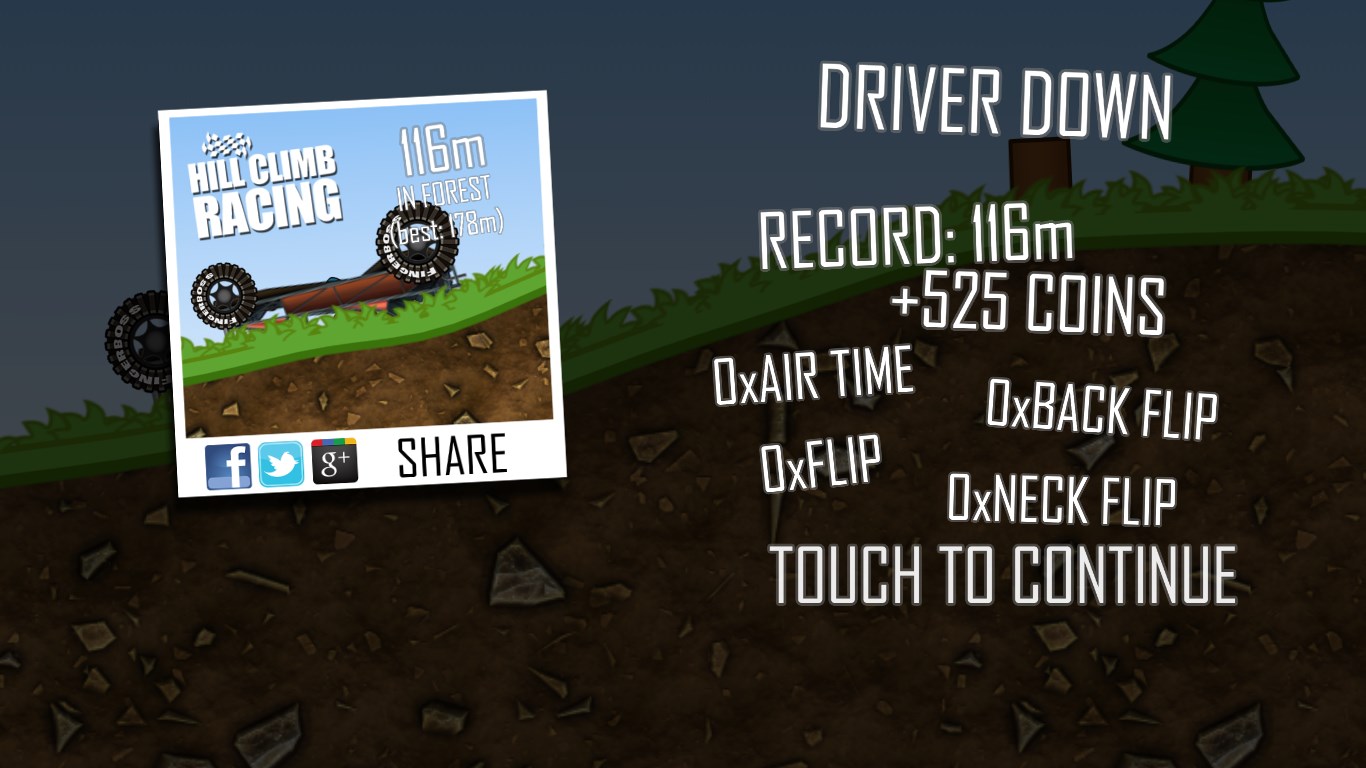The height and width of the screenshot is (768, 1366).
Task: Click the Twitter share icon
Action: pos(281,461)
